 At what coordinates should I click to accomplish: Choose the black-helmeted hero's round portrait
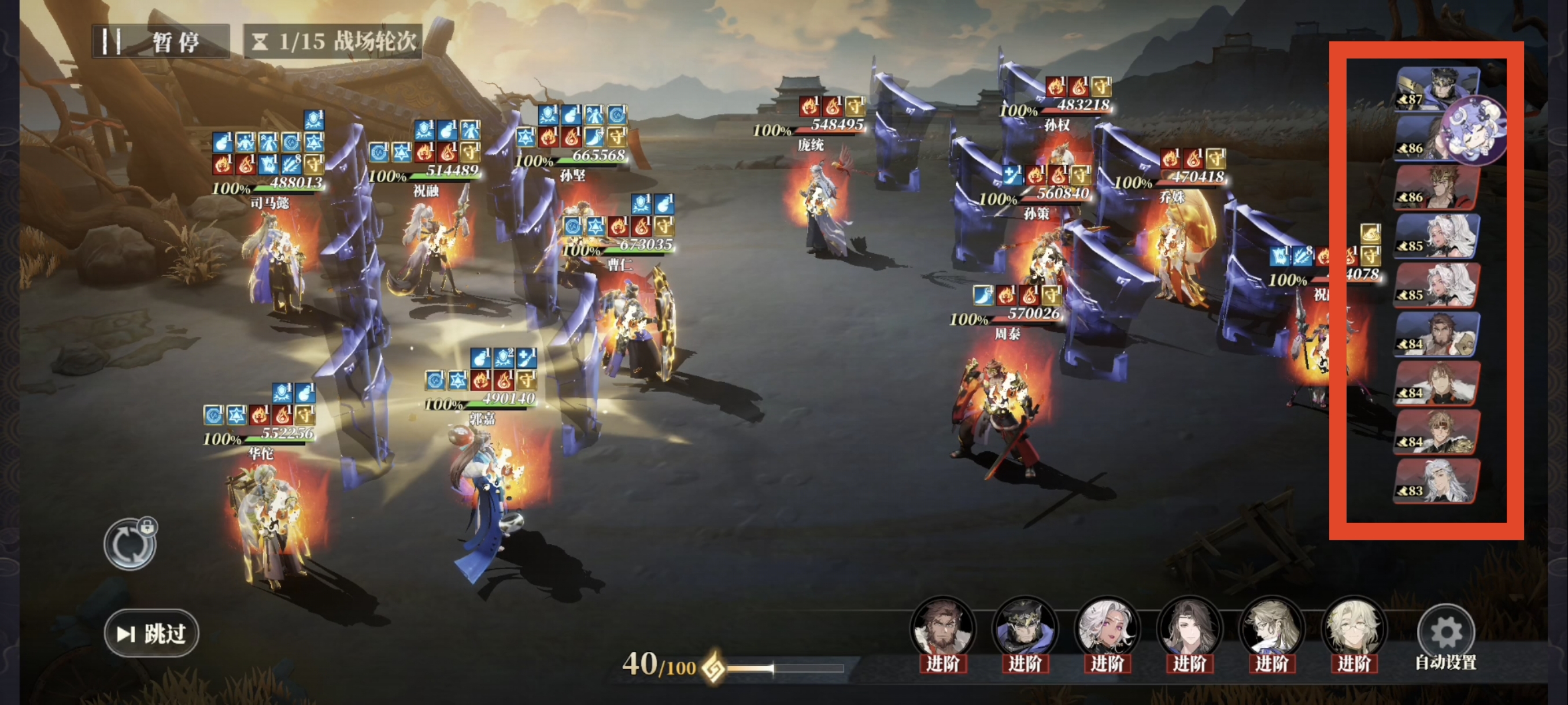pyautogui.click(x=1025, y=629)
